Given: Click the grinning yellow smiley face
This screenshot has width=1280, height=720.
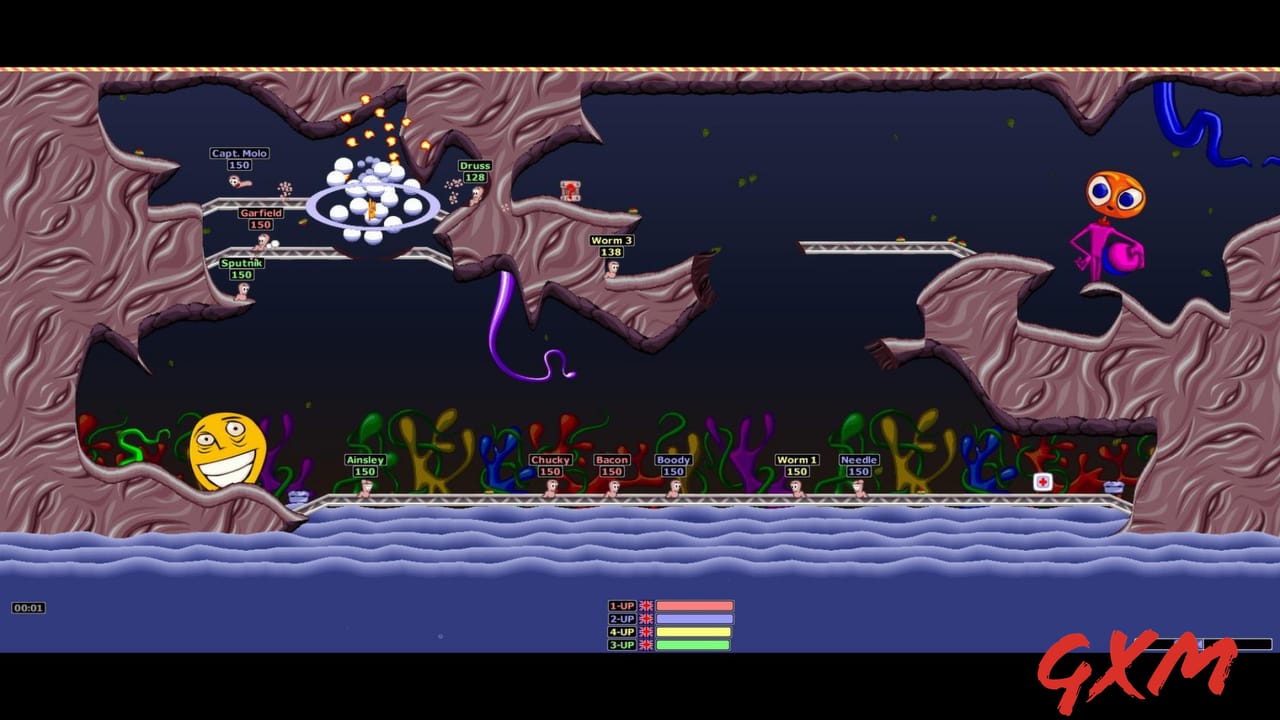Looking at the screenshot, I should (228, 450).
